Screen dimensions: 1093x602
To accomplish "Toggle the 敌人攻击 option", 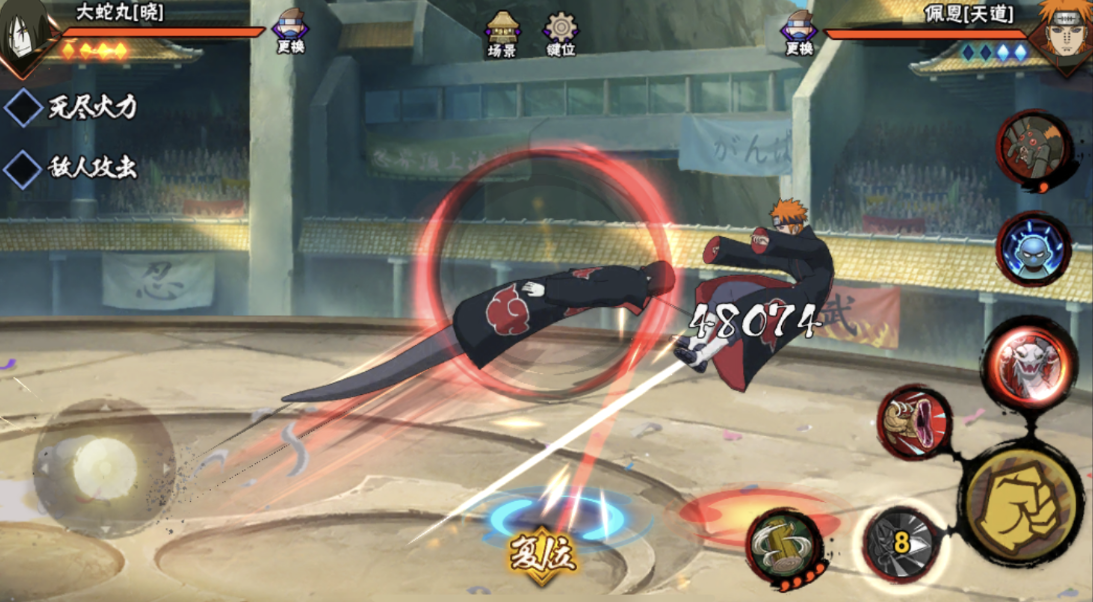I will click(23, 168).
